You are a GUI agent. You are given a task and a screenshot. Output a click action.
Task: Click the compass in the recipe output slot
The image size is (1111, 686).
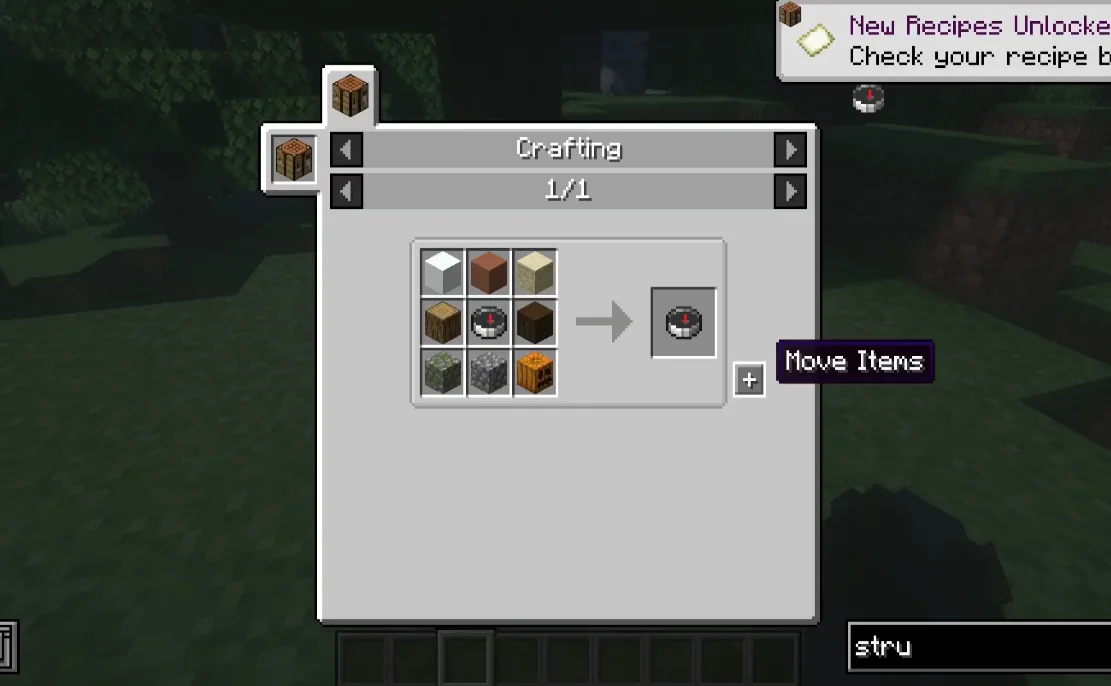pos(684,322)
